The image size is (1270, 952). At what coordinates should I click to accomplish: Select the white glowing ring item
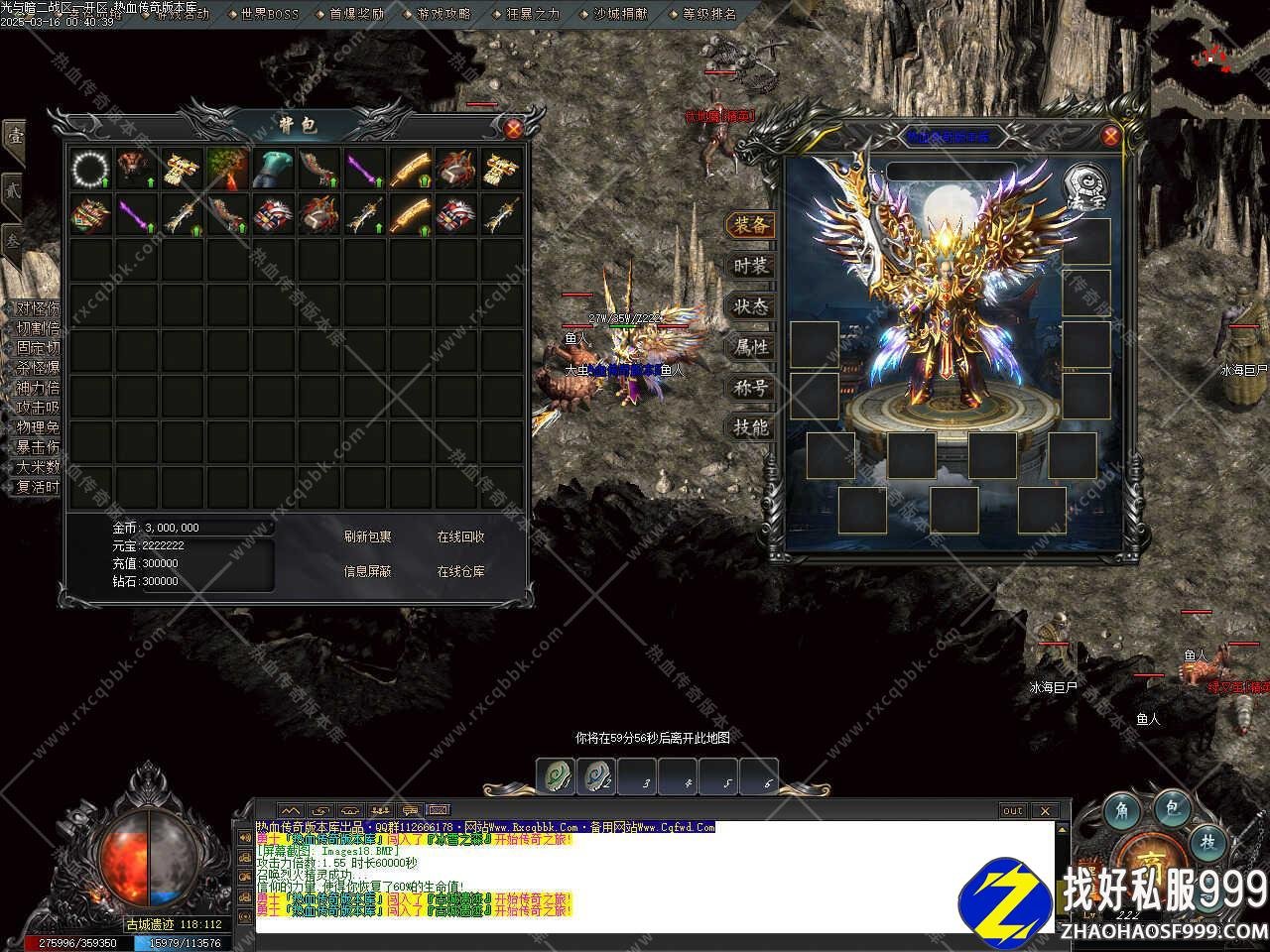tap(90, 170)
